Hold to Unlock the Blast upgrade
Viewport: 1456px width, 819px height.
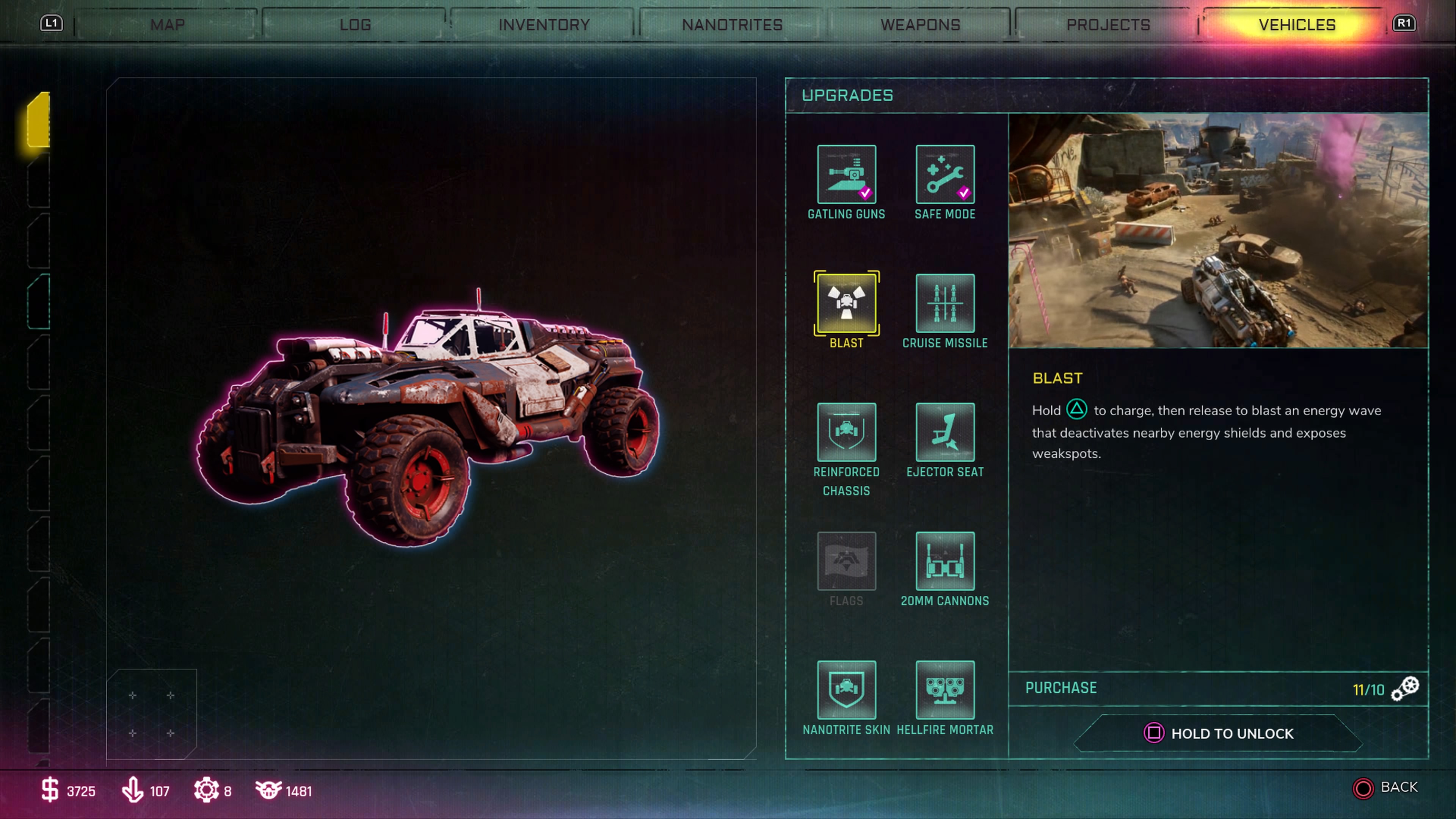1219,733
